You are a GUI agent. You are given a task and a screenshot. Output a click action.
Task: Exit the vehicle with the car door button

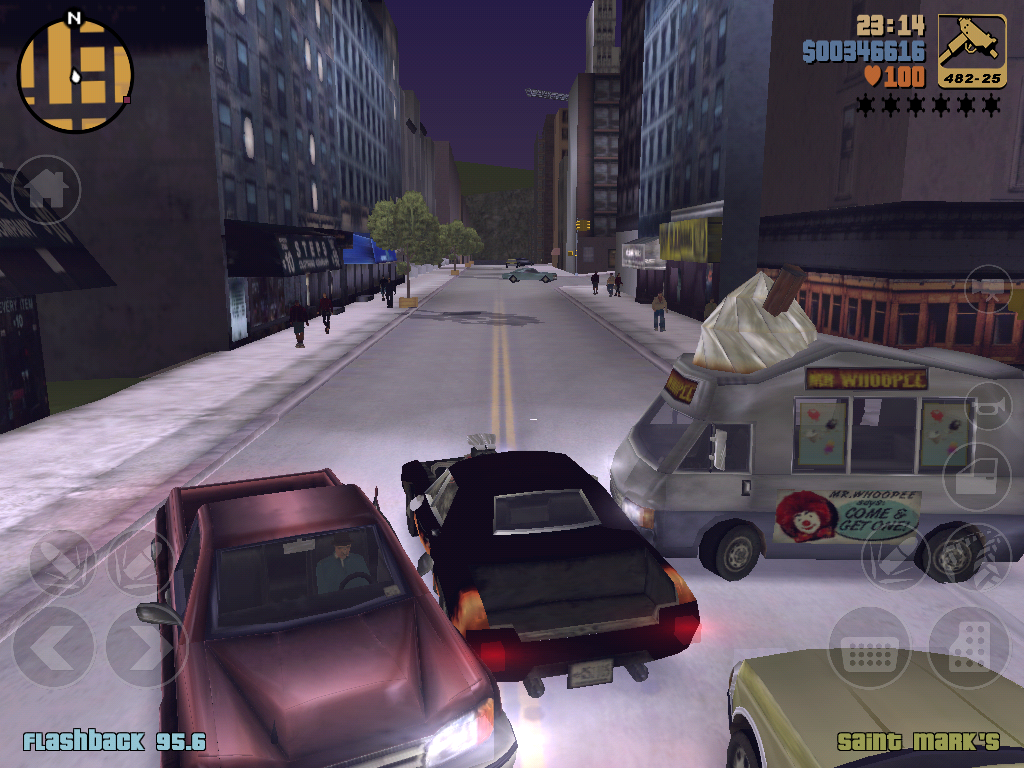976,476
